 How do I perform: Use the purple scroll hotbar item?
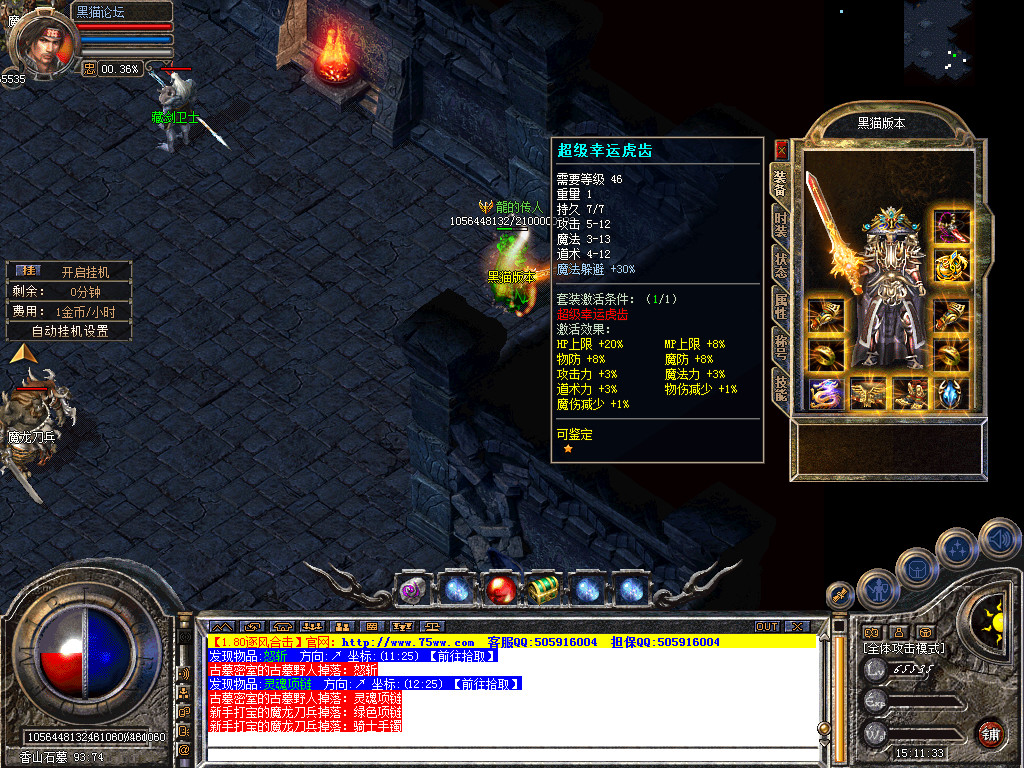click(414, 590)
